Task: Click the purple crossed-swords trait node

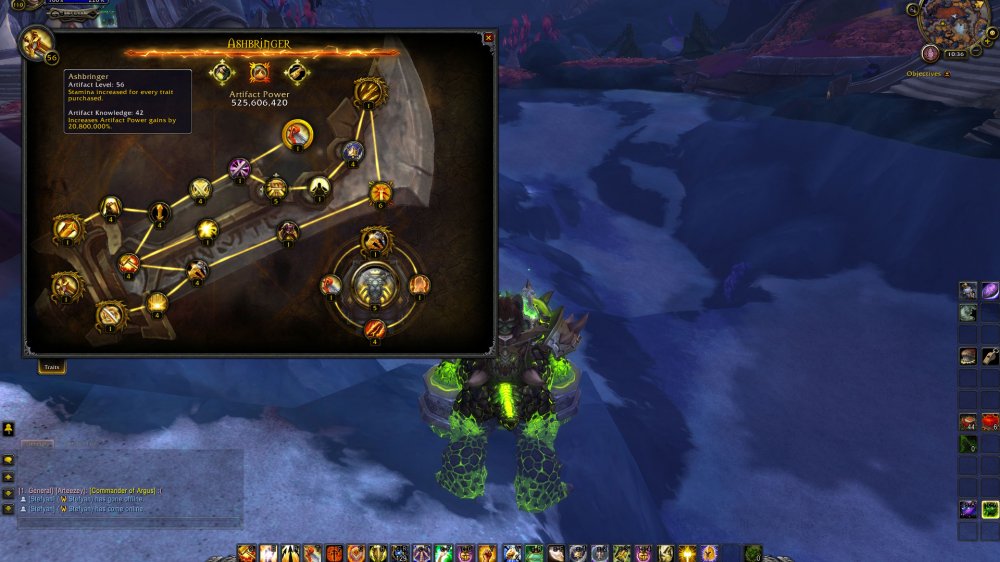Action: tap(239, 167)
